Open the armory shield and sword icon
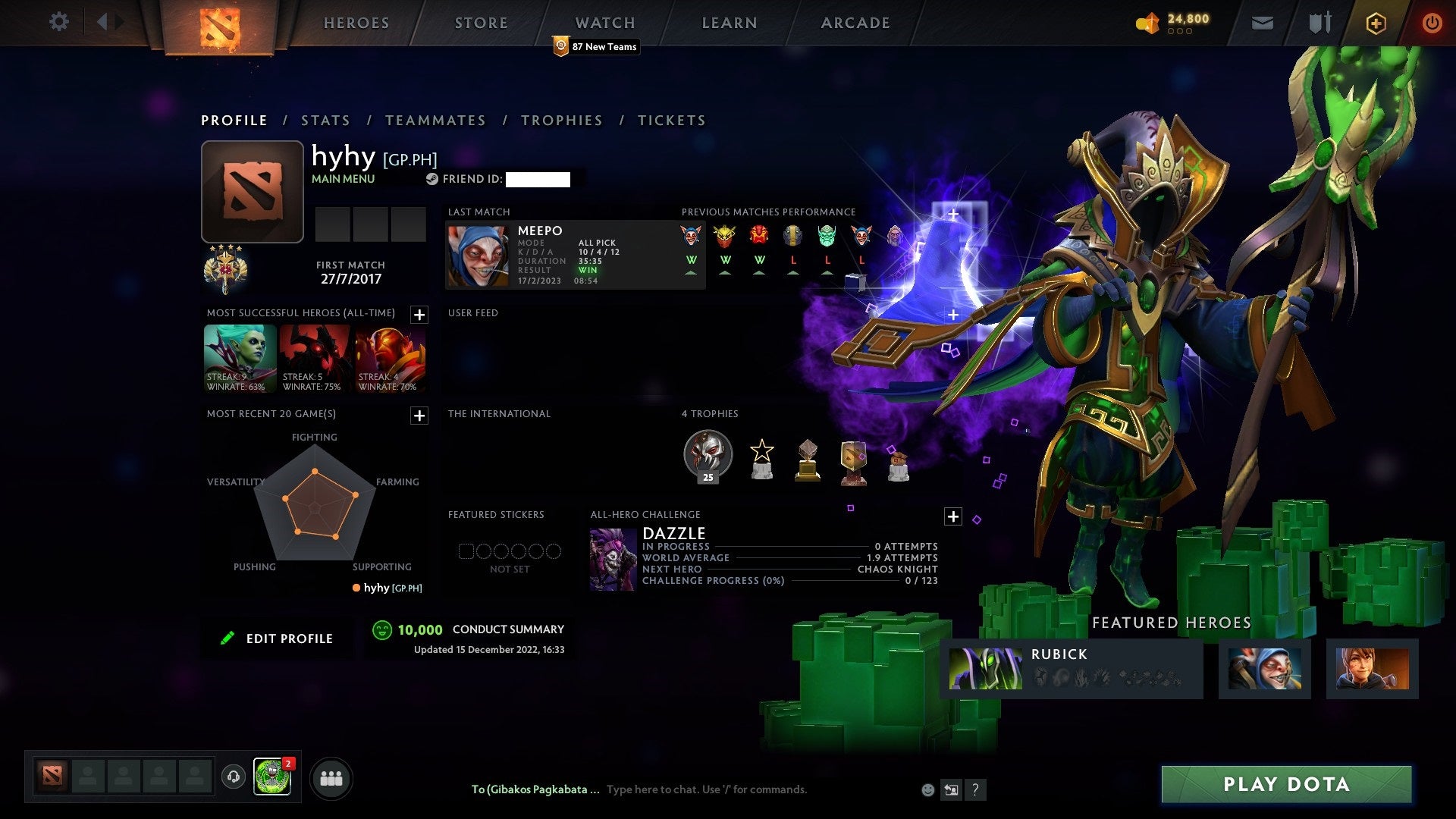This screenshot has width=1456, height=819. coord(1319,22)
